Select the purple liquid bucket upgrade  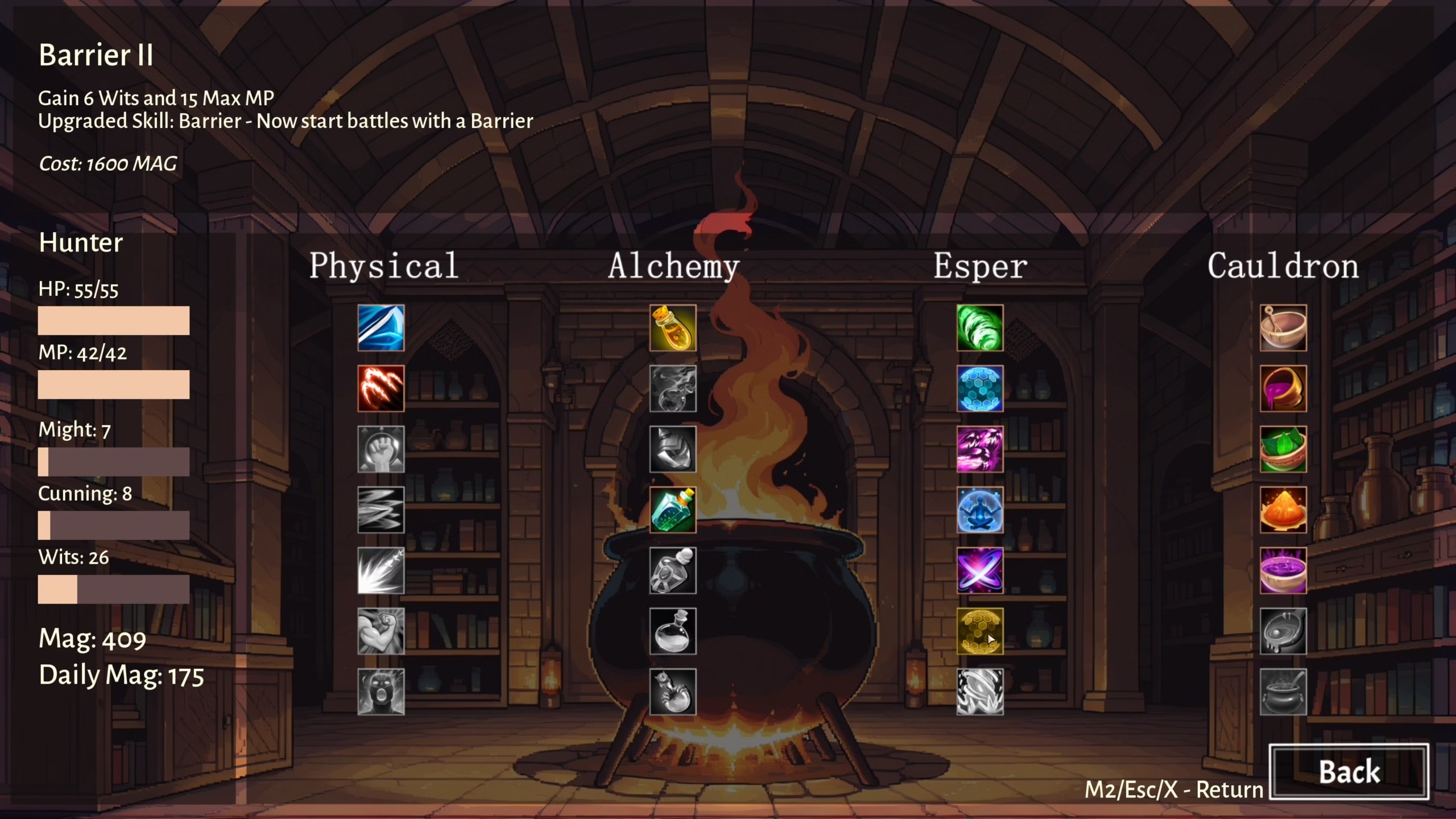(1283, 388)
